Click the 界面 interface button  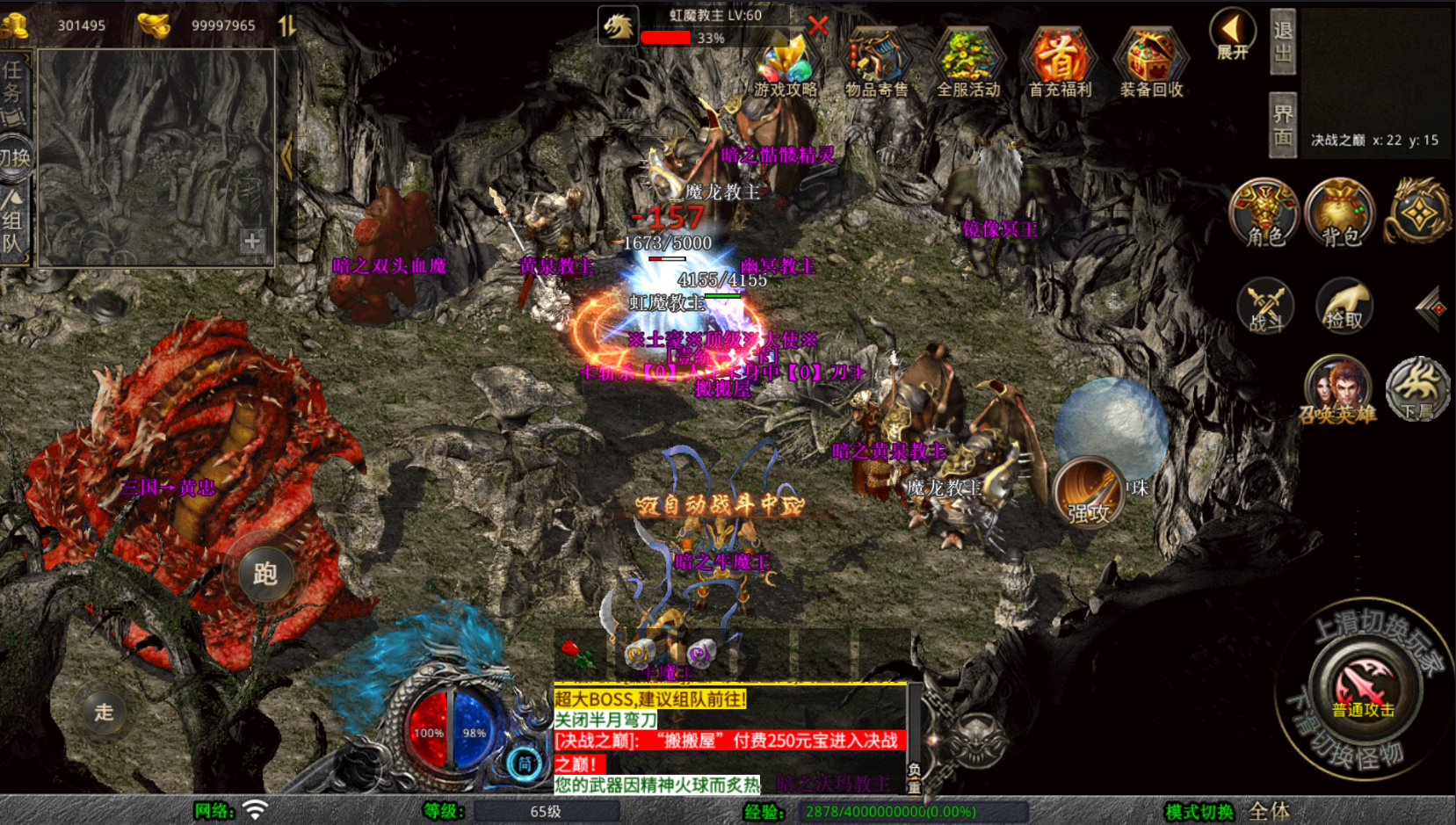click(x=1283, y=125)
